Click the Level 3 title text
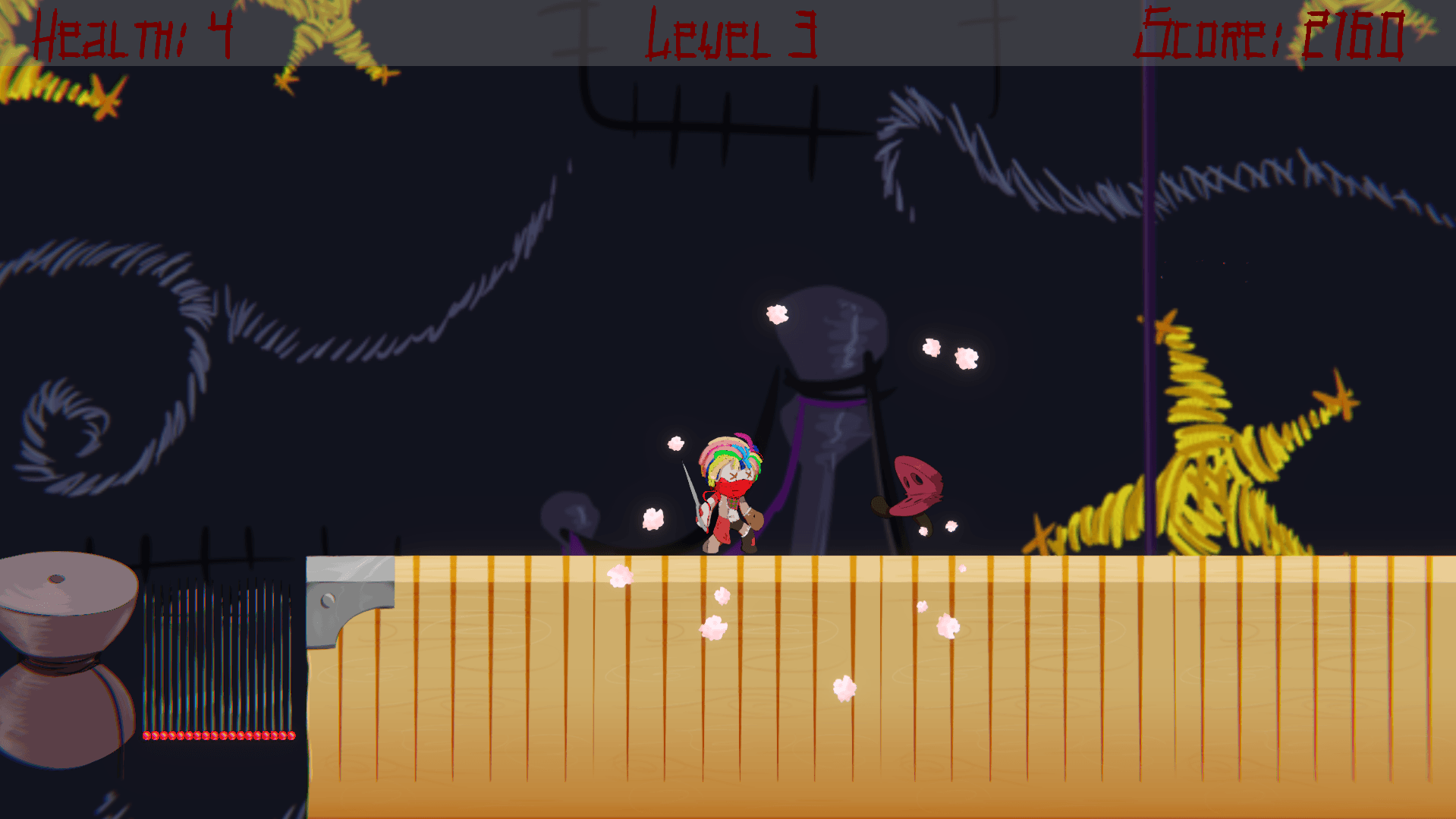The image size is (1456, 819). click(x=732, y=34)
